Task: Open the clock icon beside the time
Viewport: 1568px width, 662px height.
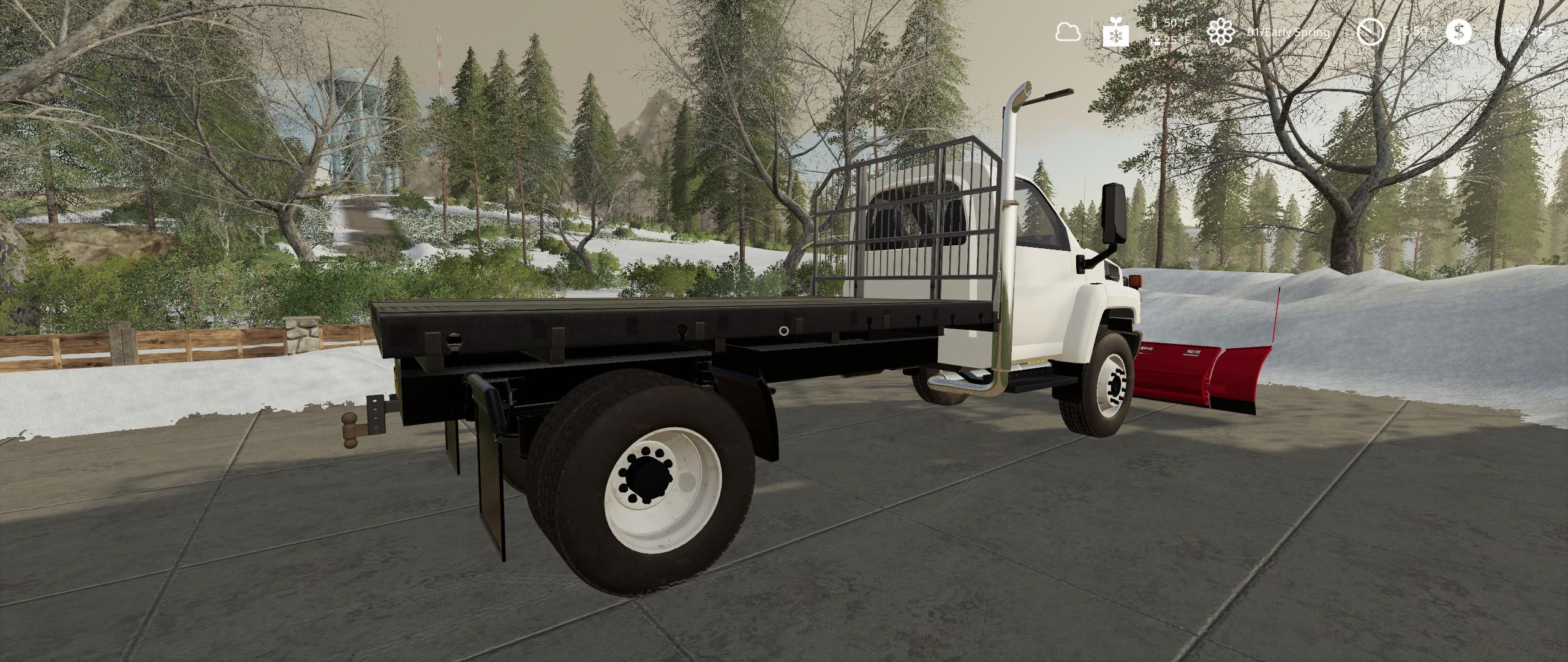Action: pos(1370,32)
